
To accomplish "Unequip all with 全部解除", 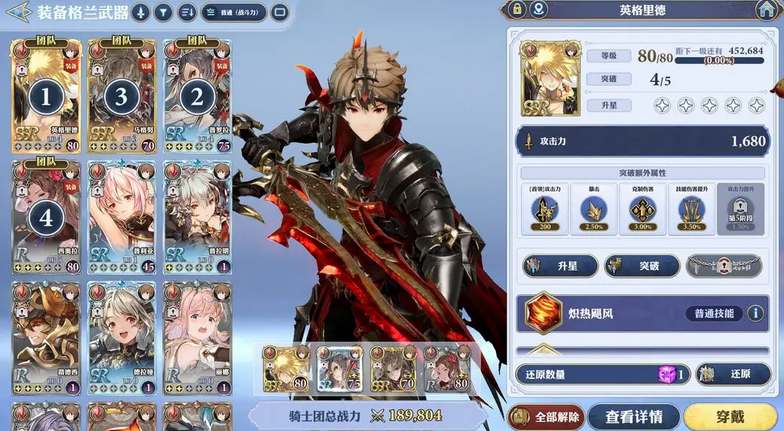I will [x=545, y=416].
